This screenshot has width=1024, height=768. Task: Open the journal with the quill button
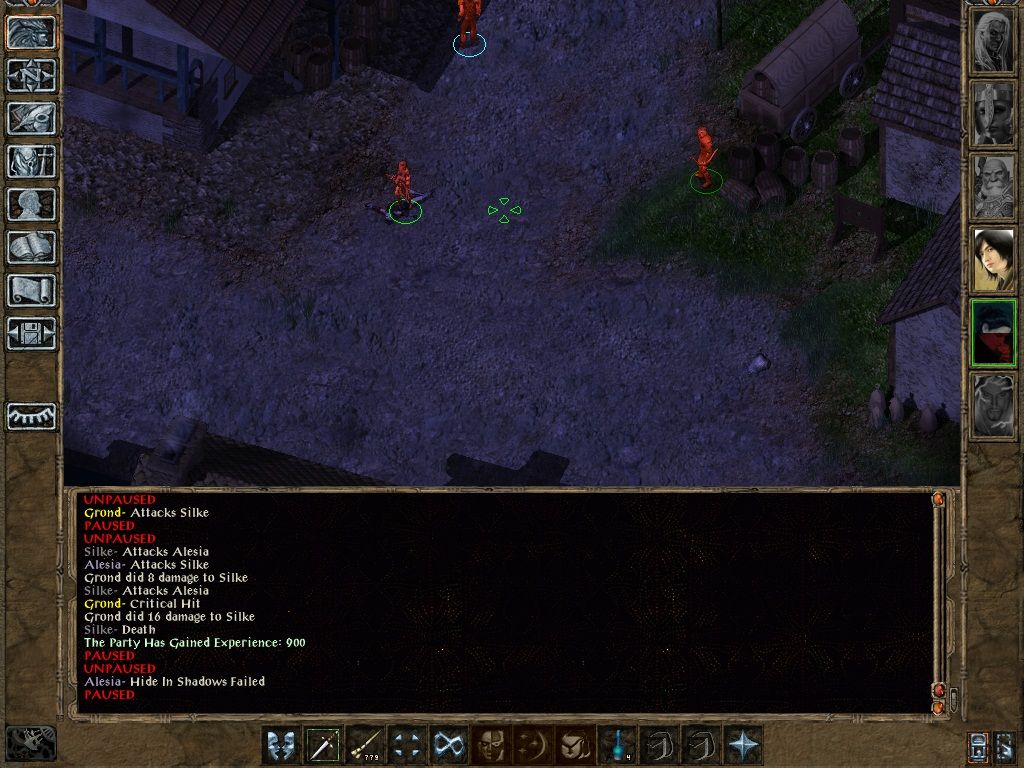coord(32,118)
